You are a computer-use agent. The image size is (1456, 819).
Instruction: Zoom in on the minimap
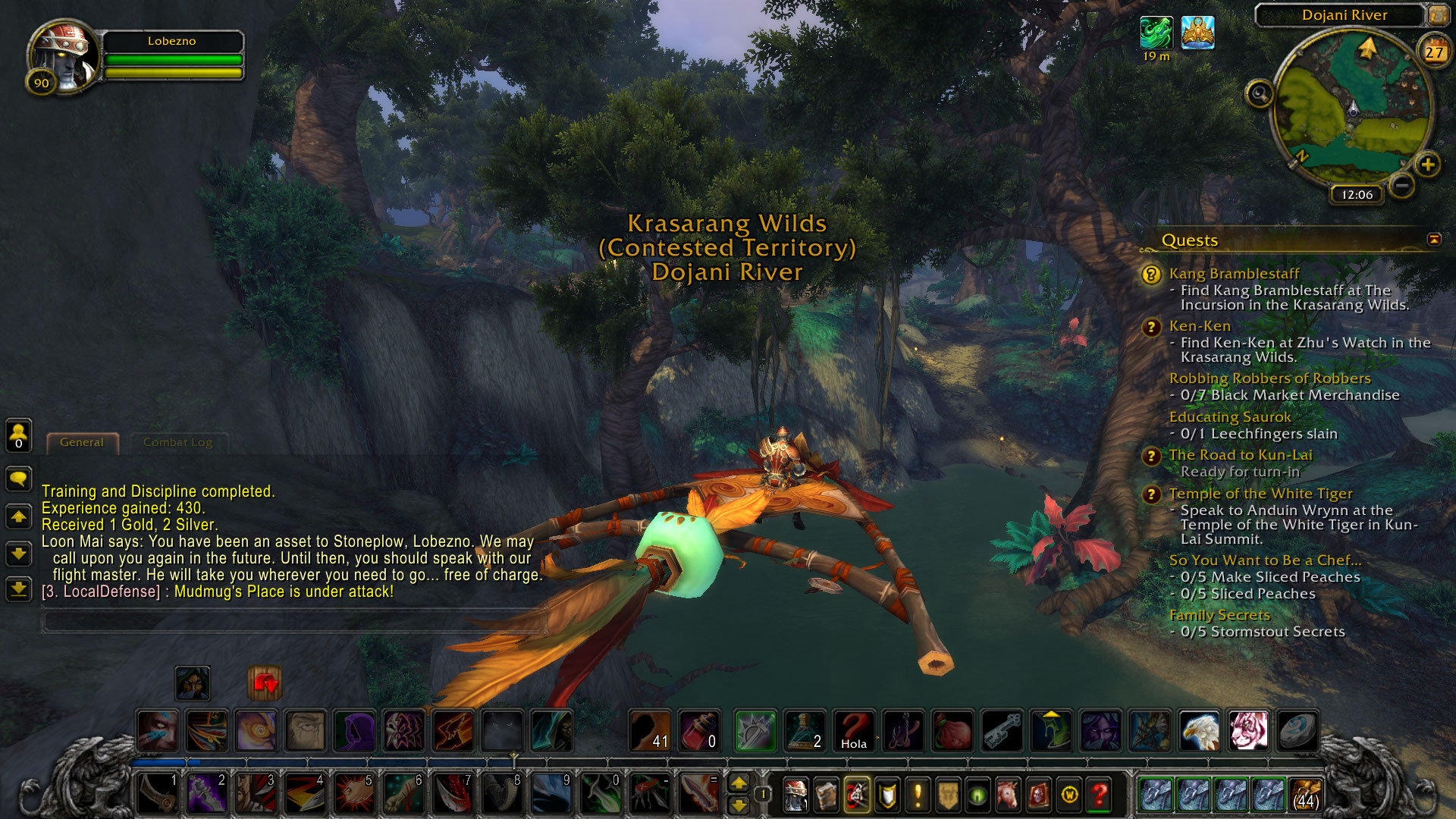click(x=1427, y=165)
